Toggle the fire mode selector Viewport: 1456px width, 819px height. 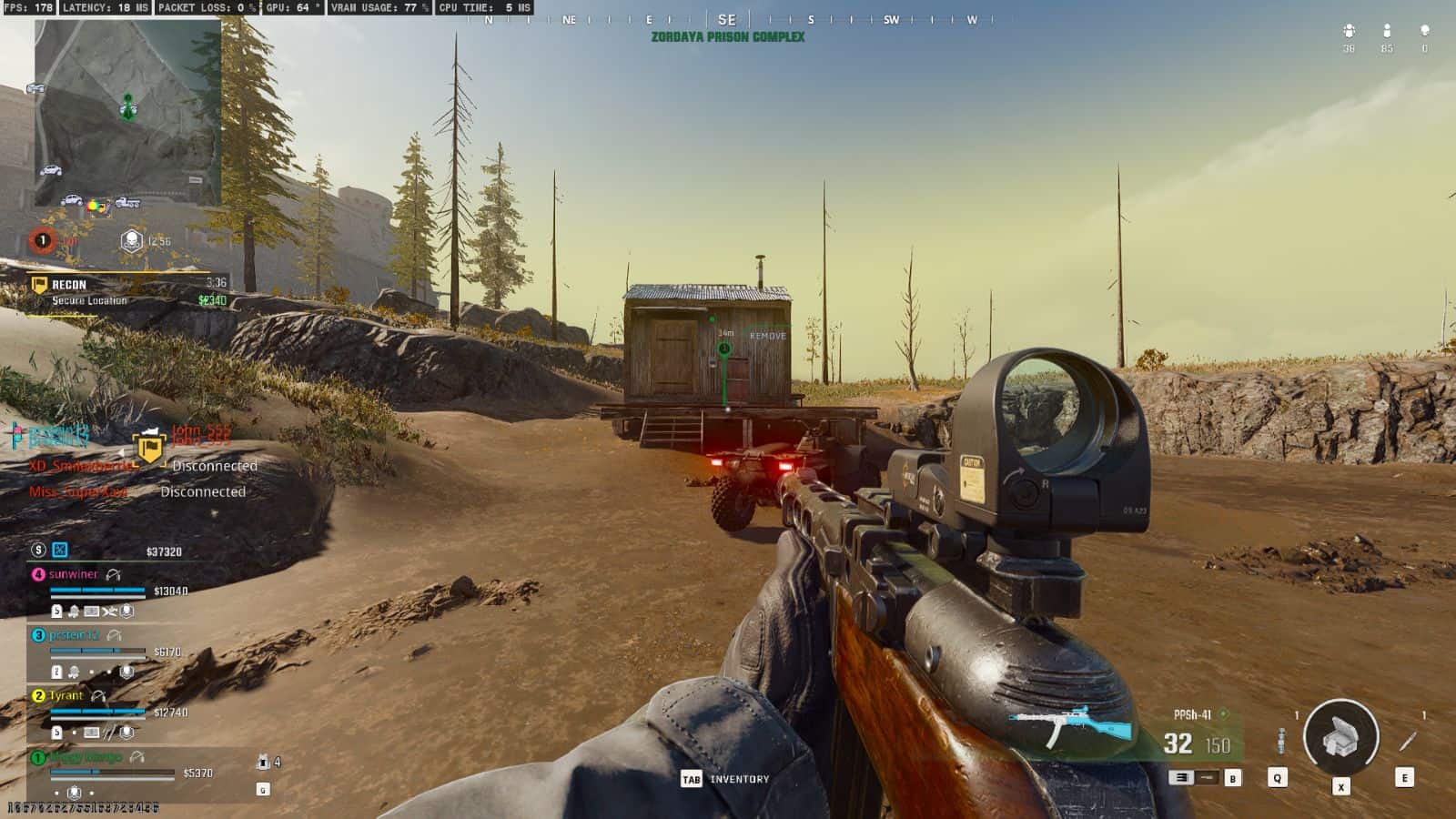[x=1181, y=777]
